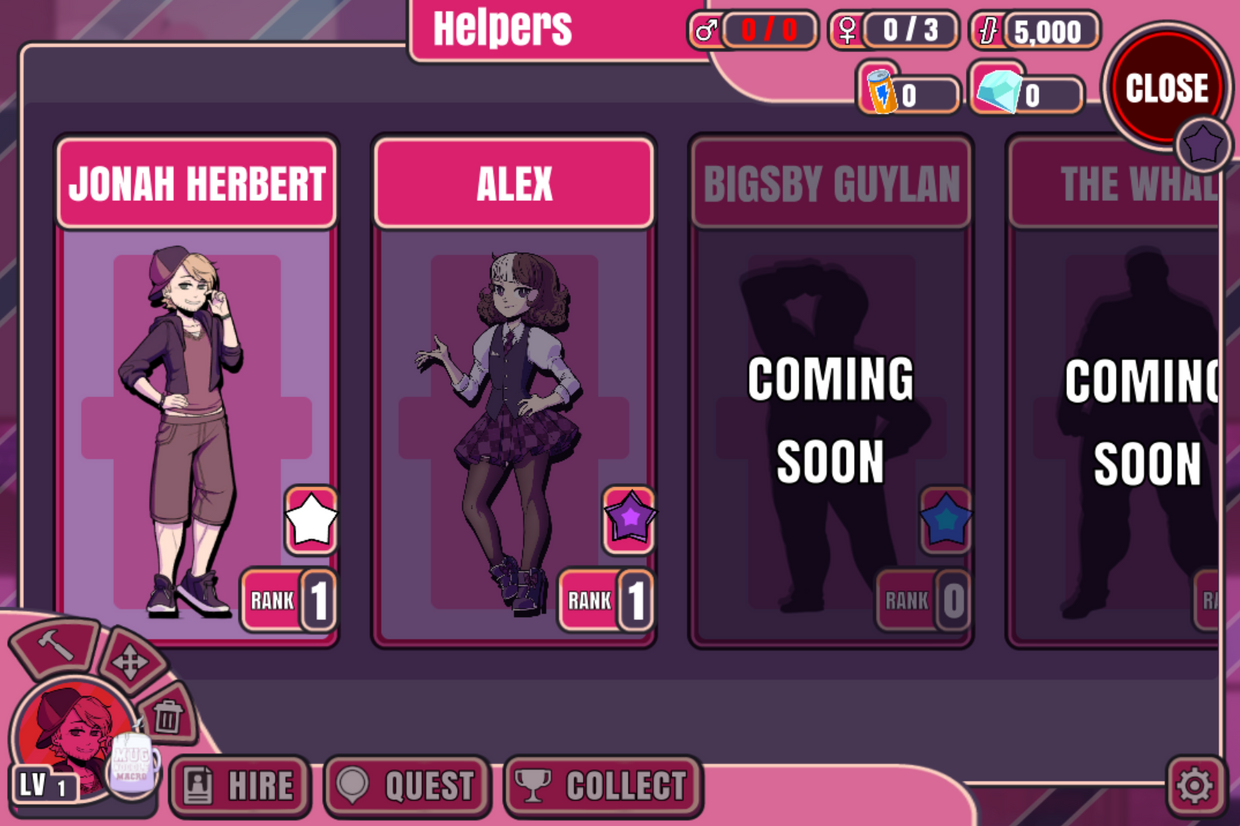1240x826 pixels.
Task: Close the Helpers panel
Action: pyautogui.click(x=1165, y=88)
